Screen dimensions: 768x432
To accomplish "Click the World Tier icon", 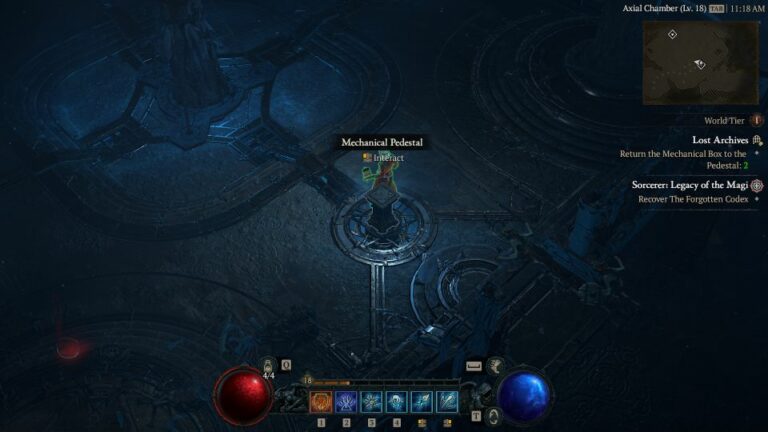I will point(756,120).
